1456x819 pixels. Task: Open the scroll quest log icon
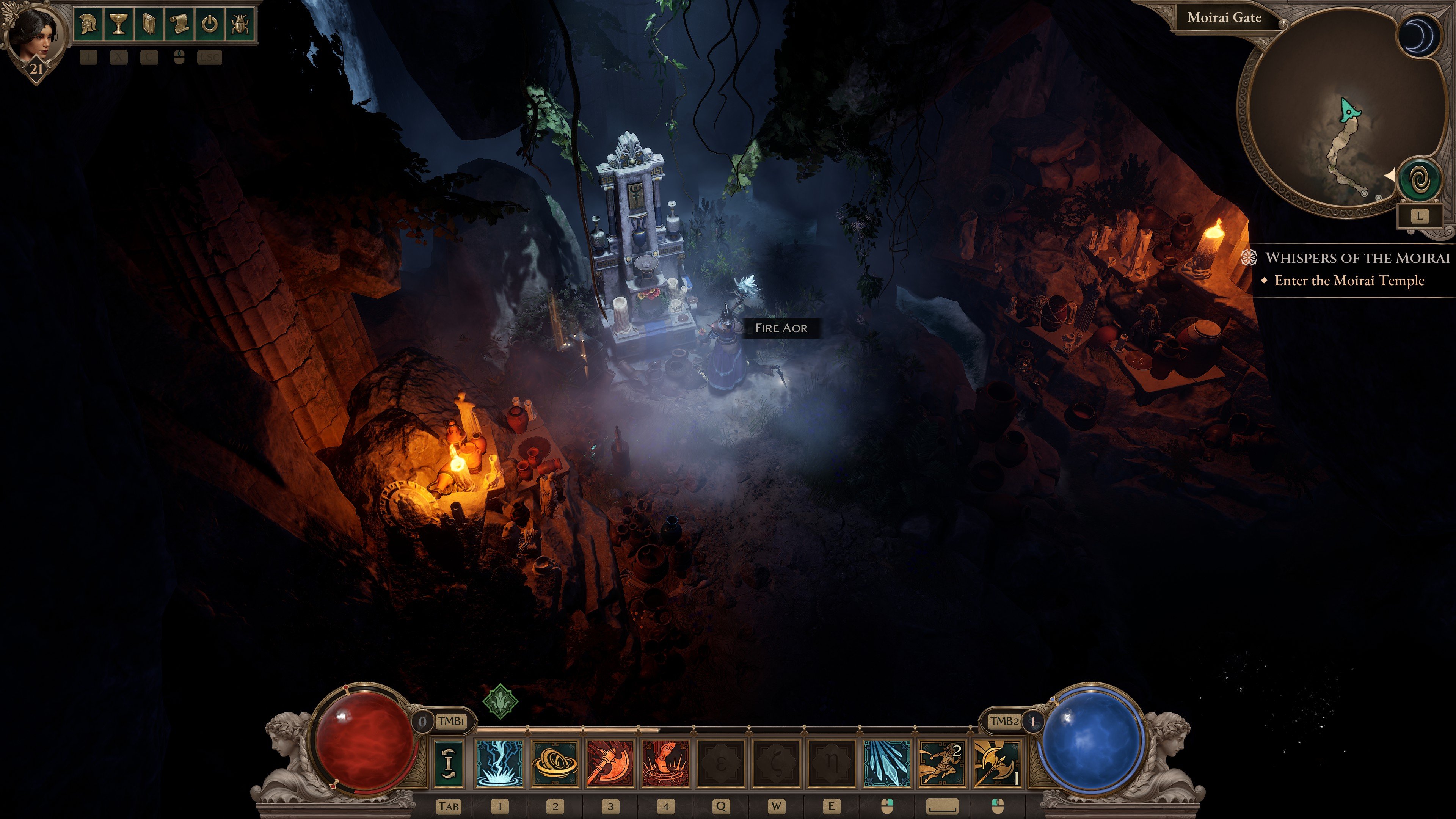click(179, 24)
